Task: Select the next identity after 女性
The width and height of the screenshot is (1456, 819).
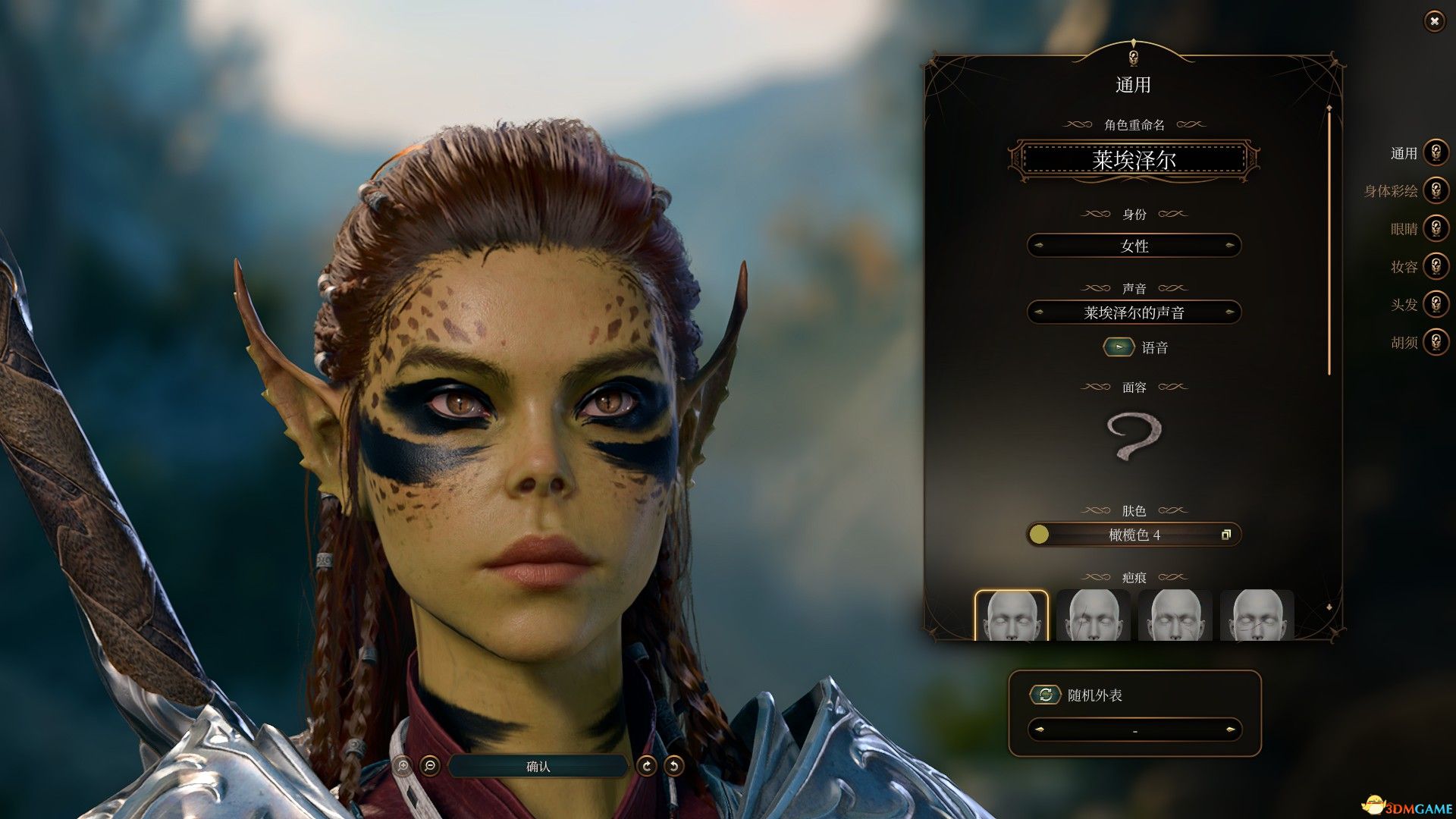Action: pos(1229,246)
